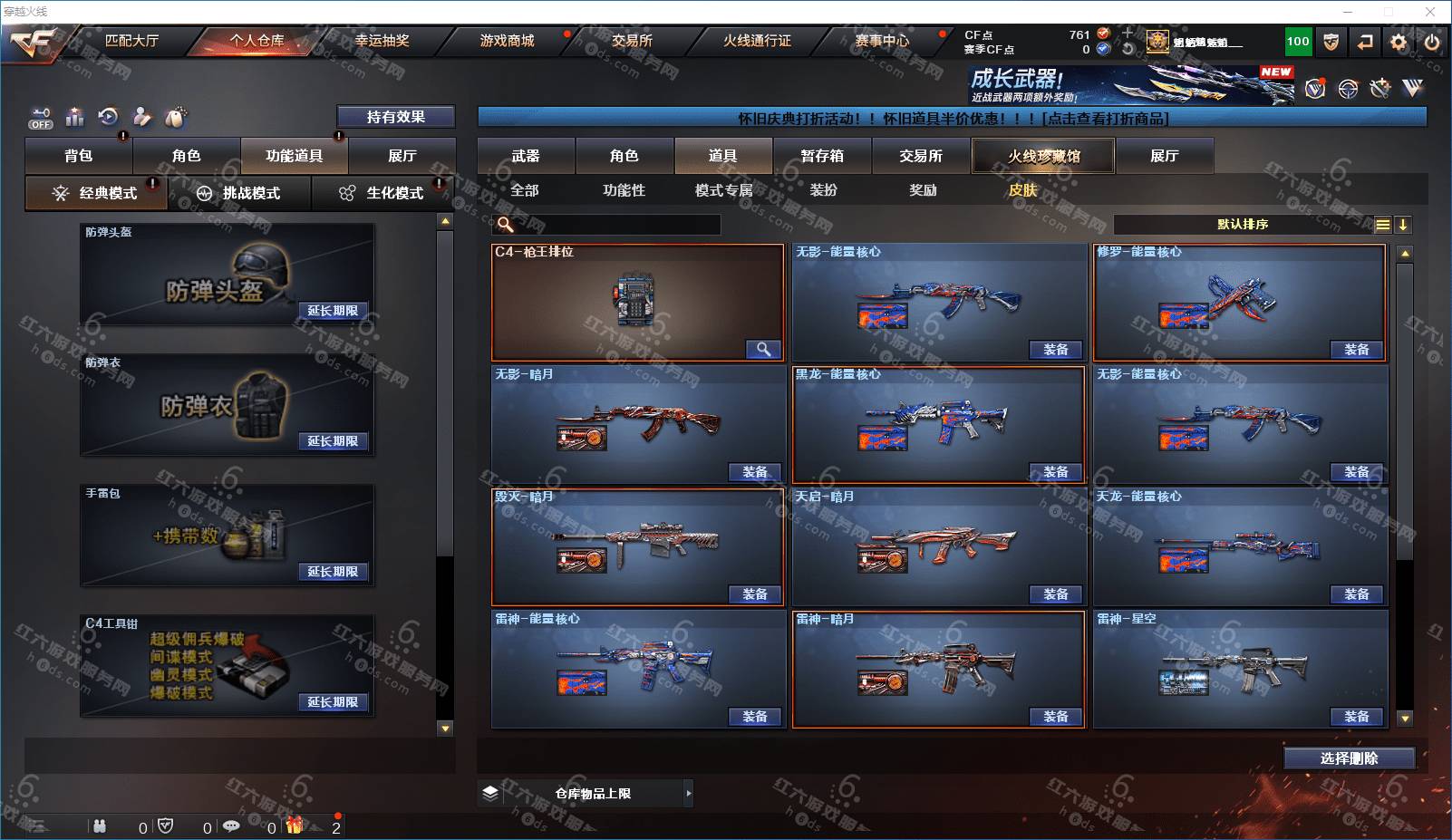The width and height of the screenshot is (1452, 840).
Task: Inspect the C4-枪王排位 item
Action: (x=763, y=350)
